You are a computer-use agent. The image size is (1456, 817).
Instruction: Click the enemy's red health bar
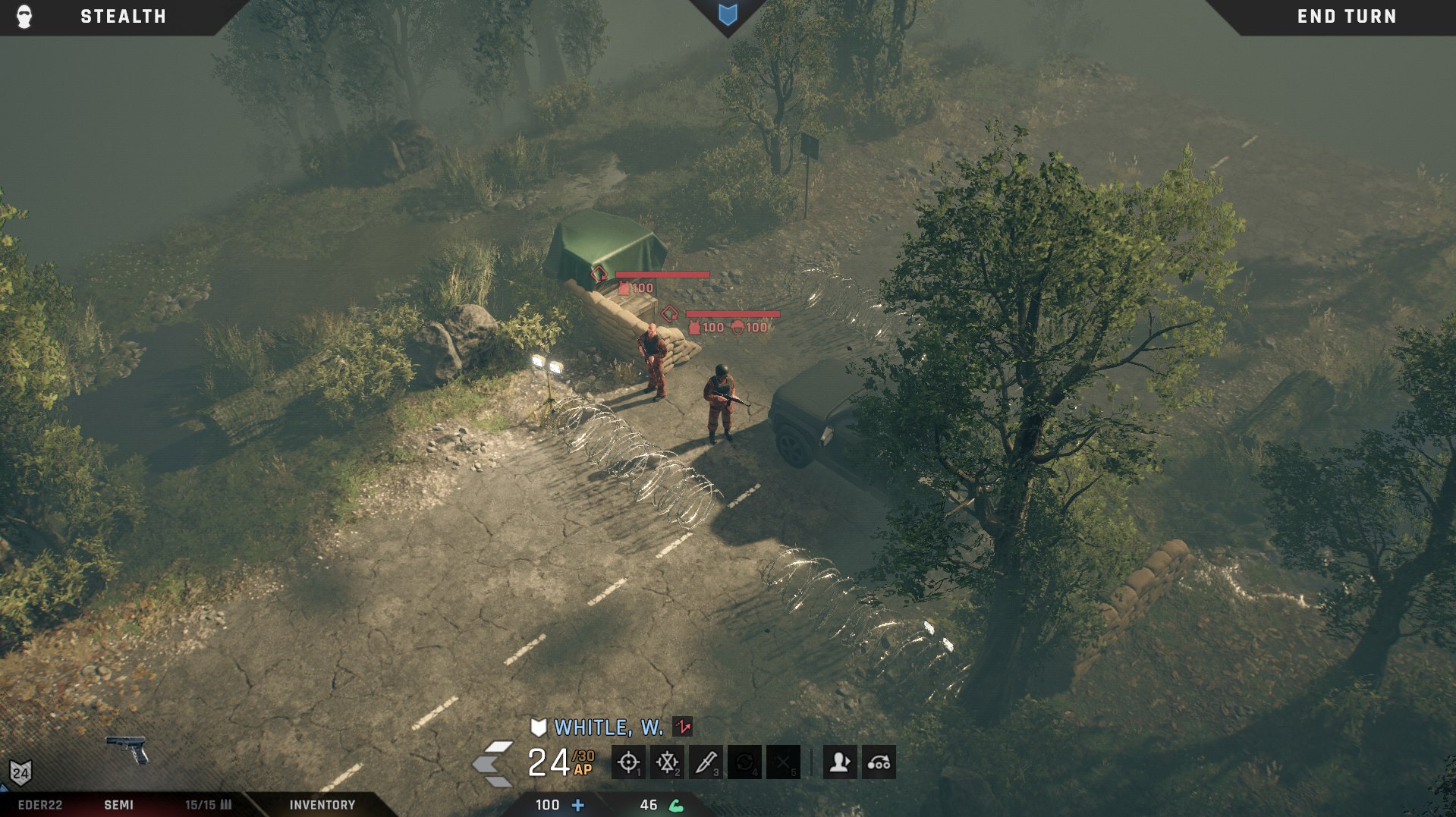(x=664, y=275)
